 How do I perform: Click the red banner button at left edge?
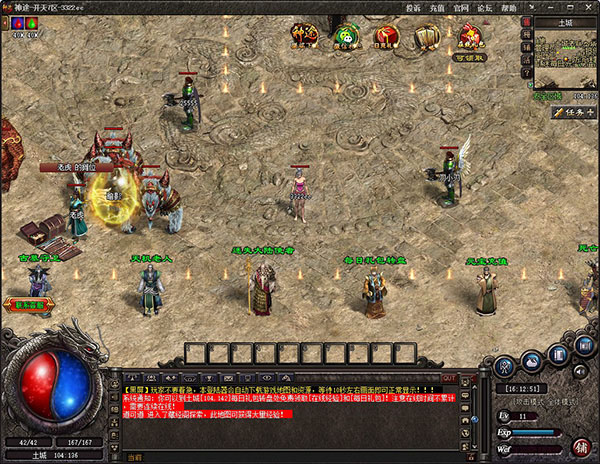coord(30,304)
